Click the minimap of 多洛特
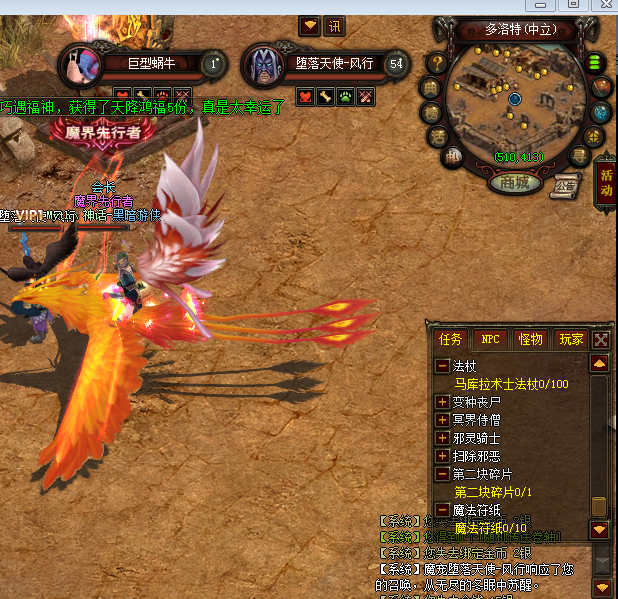Image resolution: width=618 pixels, height=599 pixels. (514, 98)
